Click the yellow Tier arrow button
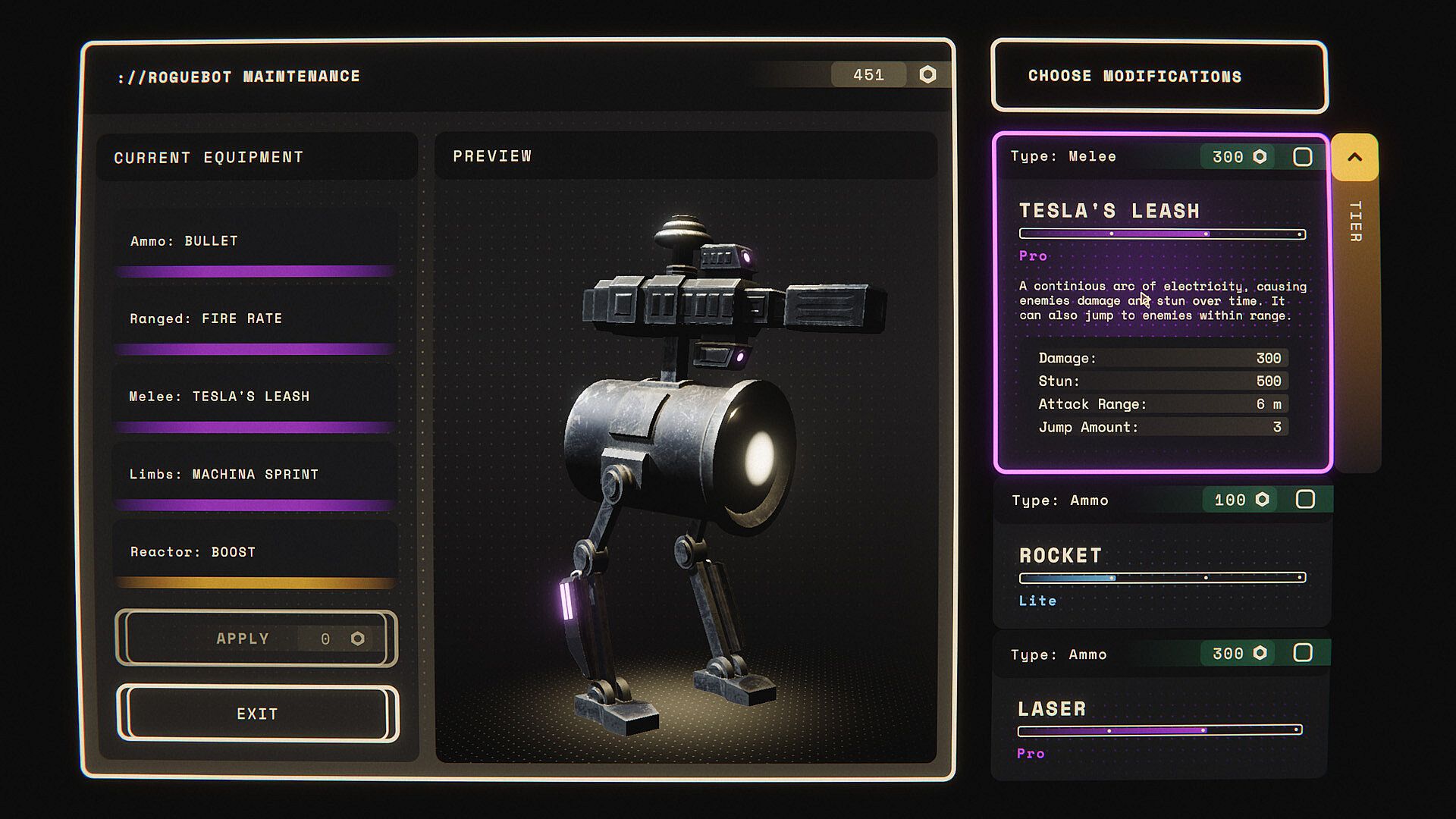 (x=1354, y=158)
